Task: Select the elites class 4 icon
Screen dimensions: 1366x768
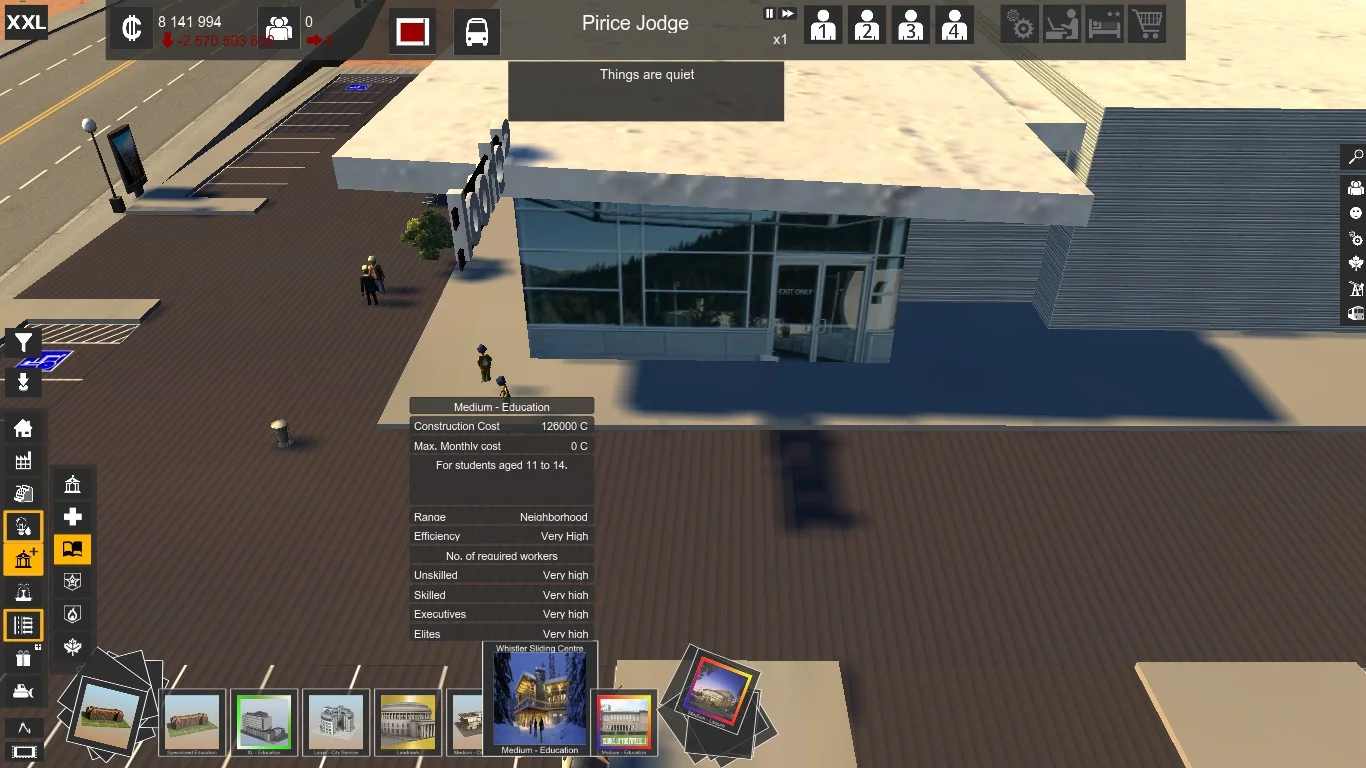Action: (954, 25)
